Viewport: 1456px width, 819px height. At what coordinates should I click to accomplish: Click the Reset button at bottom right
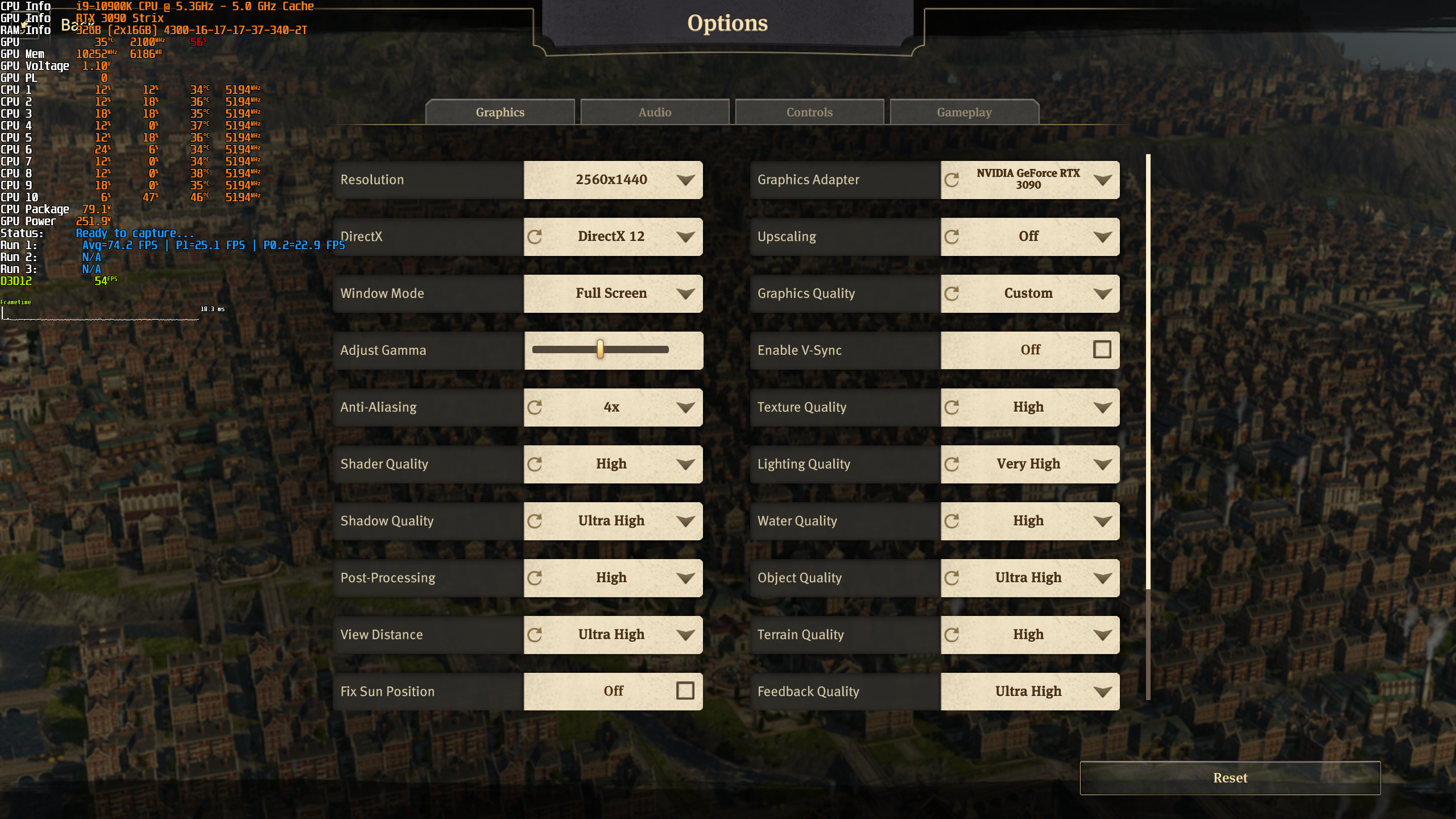pos(1230,777)
